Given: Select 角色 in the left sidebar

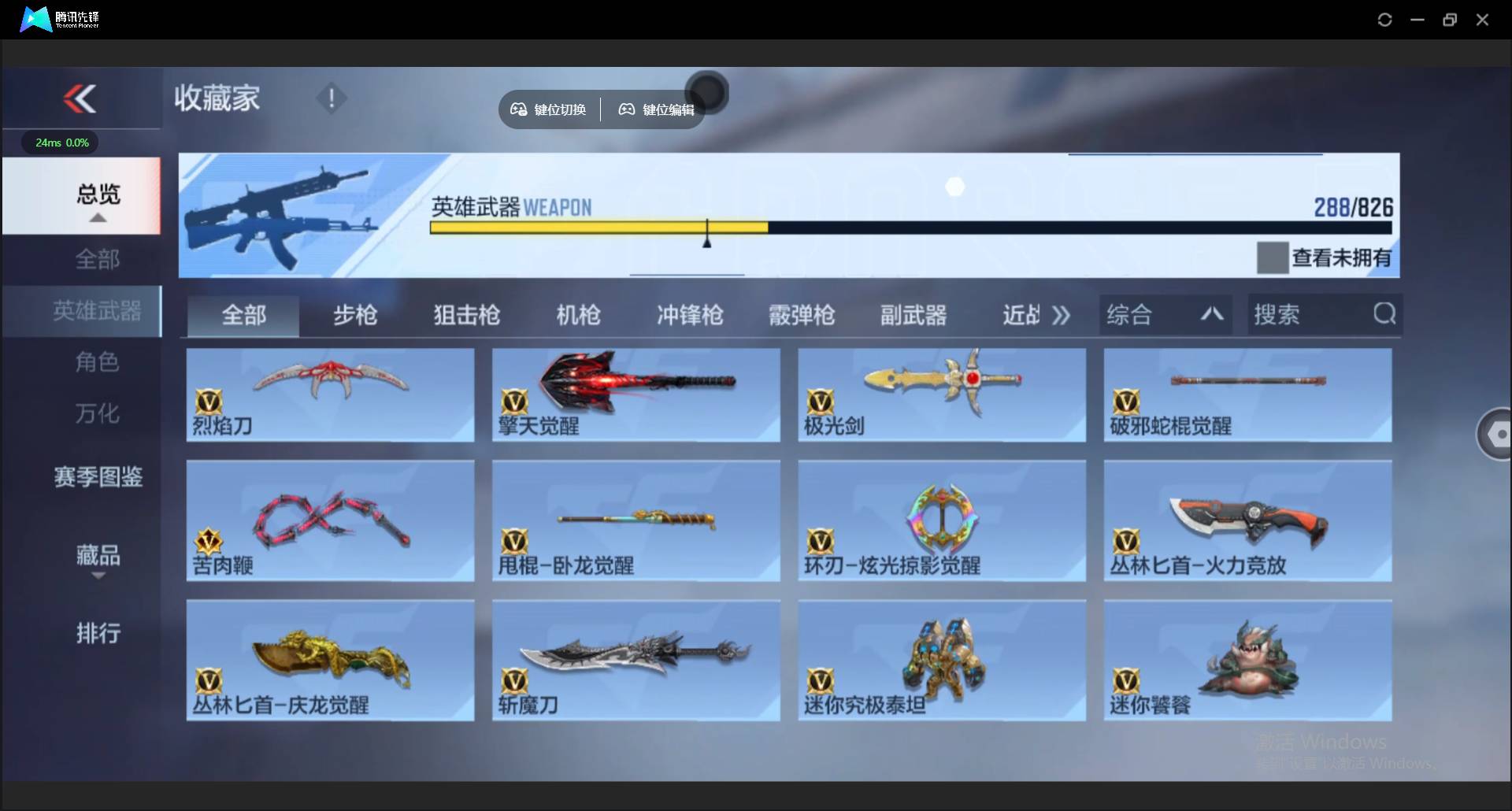Looking at the screenshot, I should point(97,362).
